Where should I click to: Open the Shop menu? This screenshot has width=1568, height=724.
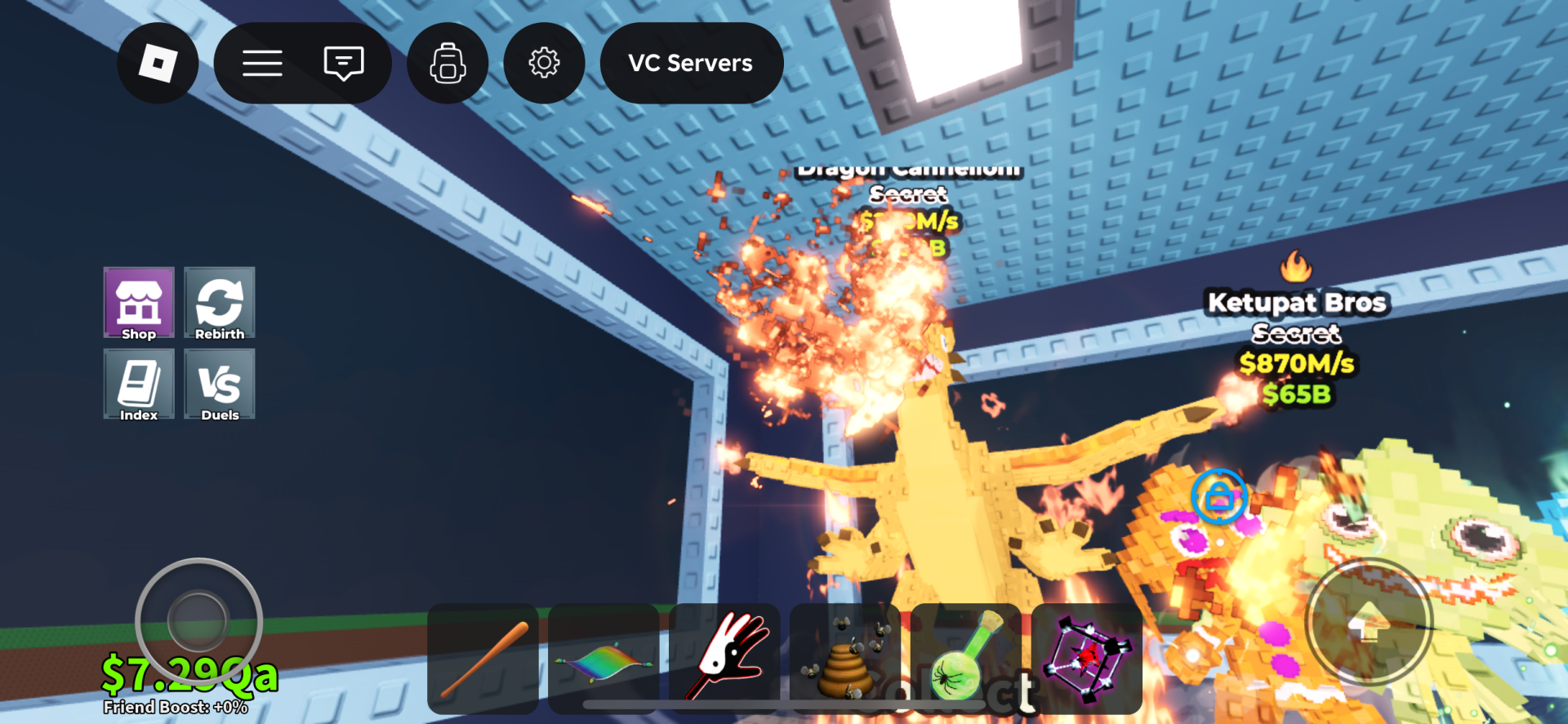(x=138, y=303)
